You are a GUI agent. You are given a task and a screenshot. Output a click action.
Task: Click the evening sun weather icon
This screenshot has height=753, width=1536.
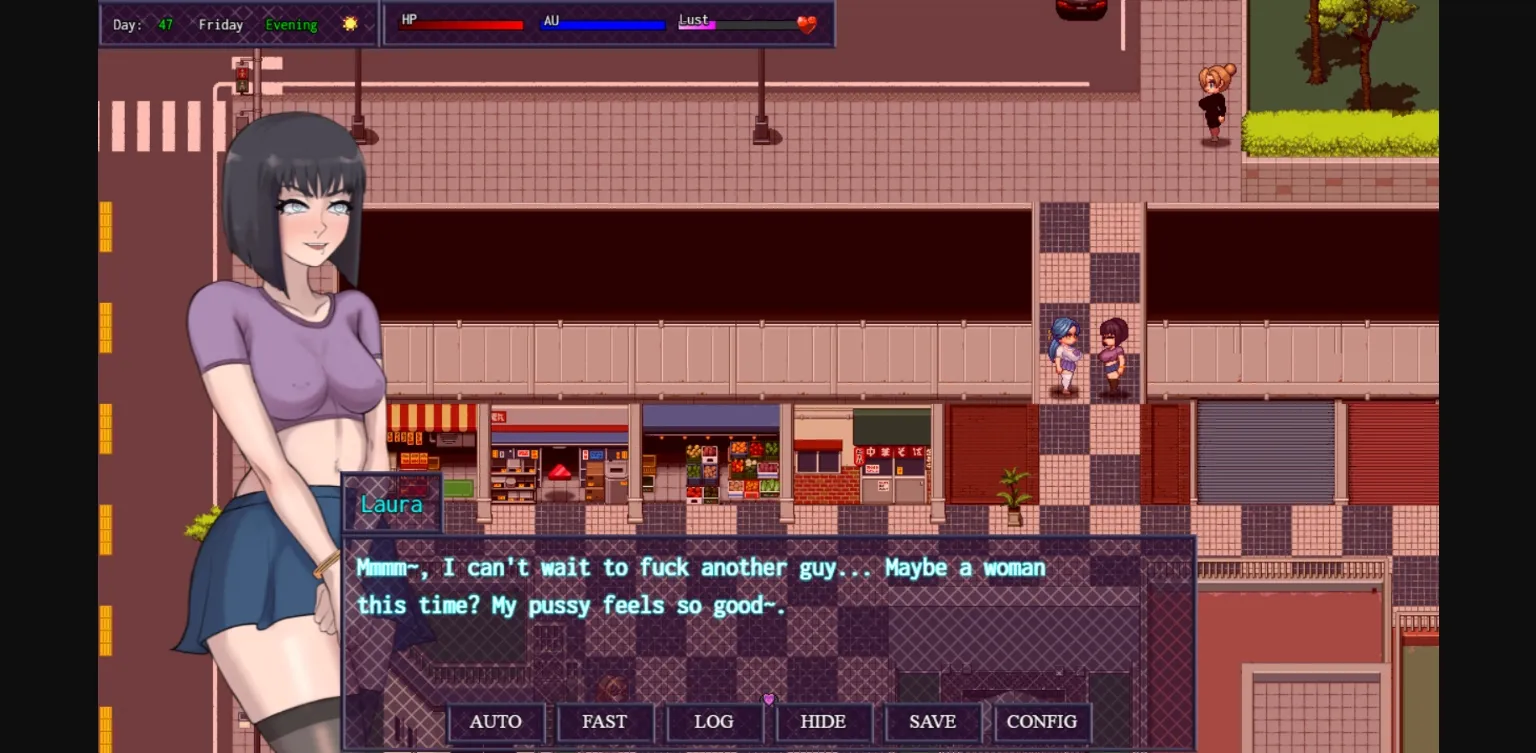click(x=349, y=23)
